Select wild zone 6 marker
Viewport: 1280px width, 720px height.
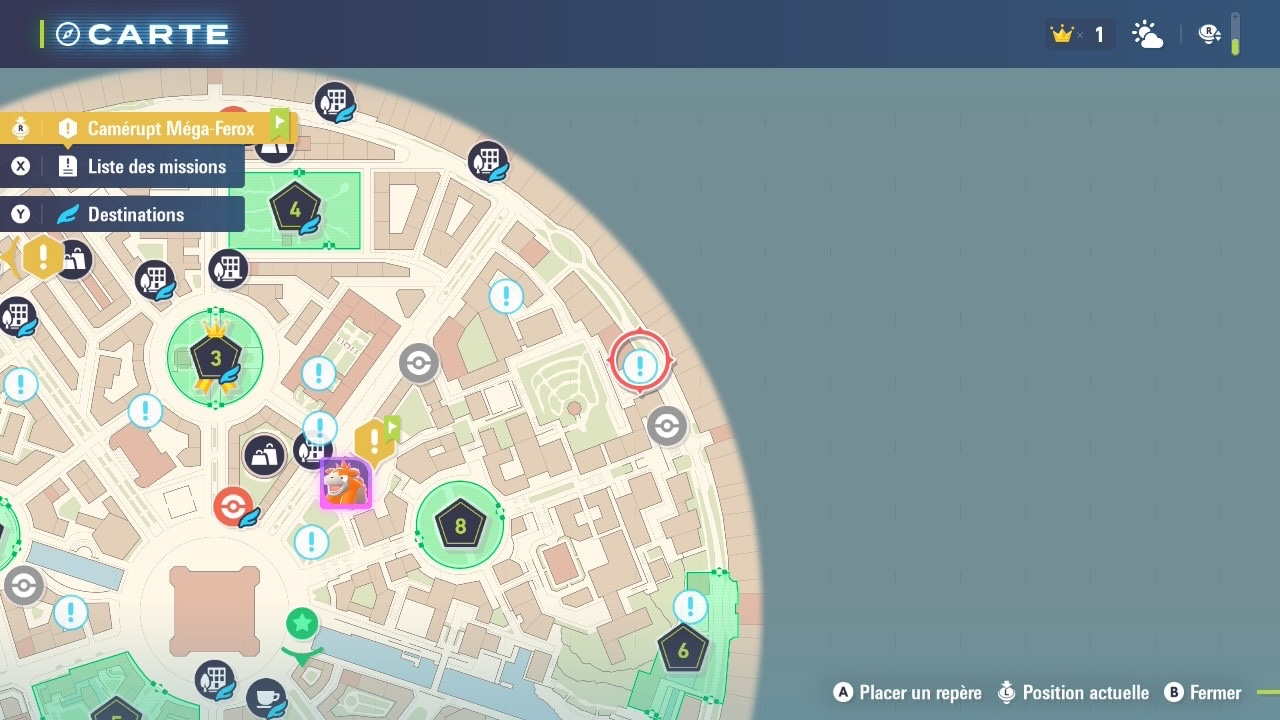tap(683, 651)
